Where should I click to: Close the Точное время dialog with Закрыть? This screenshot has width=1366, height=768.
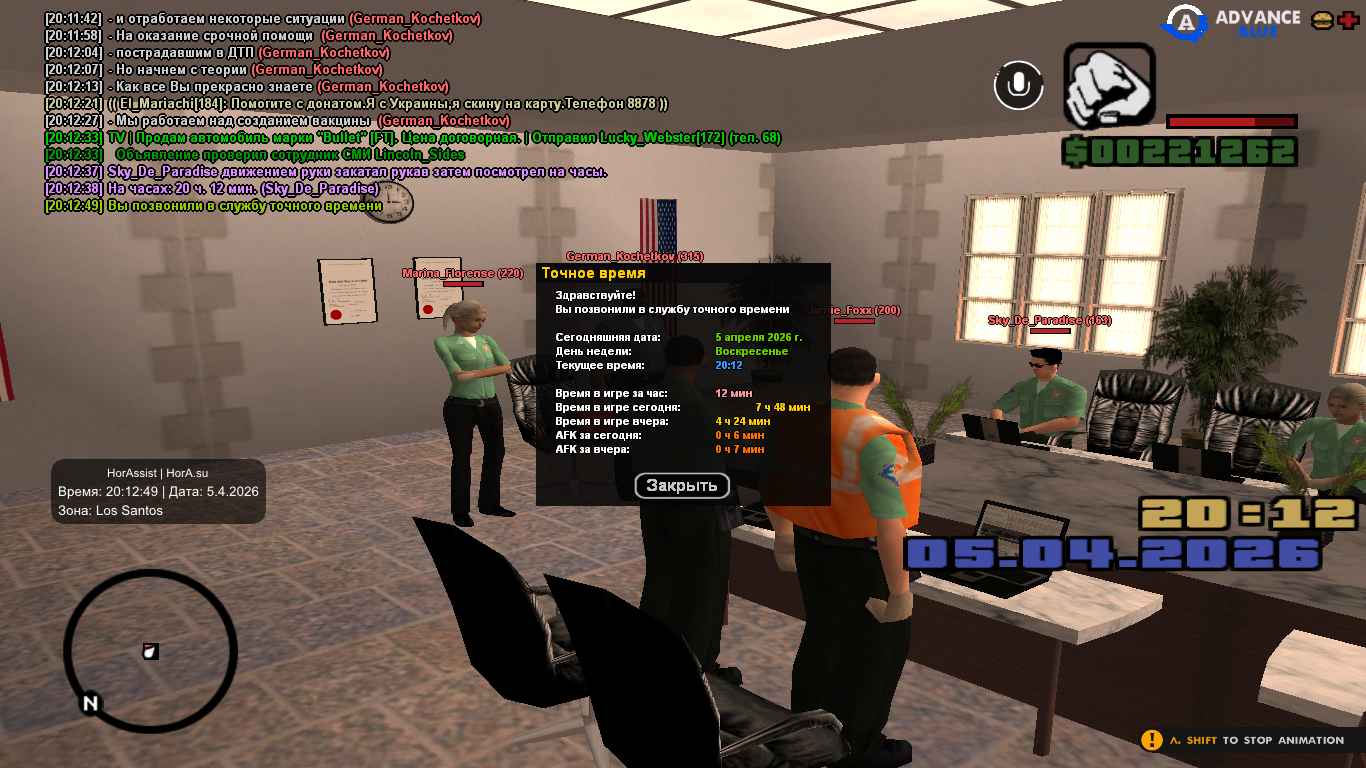(x=682, y=486)
